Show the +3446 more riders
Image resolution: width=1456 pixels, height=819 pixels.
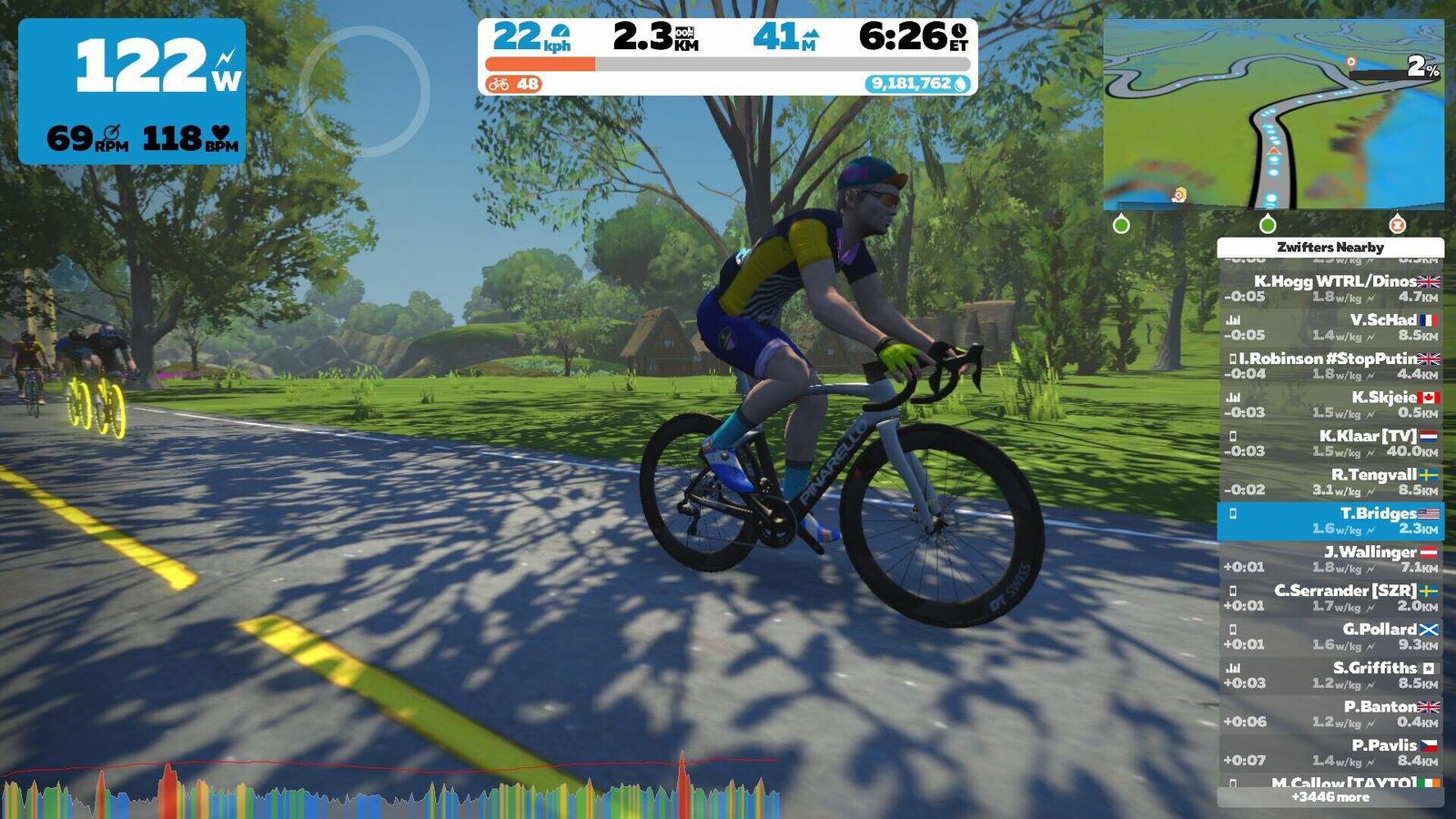(1330, 797)
